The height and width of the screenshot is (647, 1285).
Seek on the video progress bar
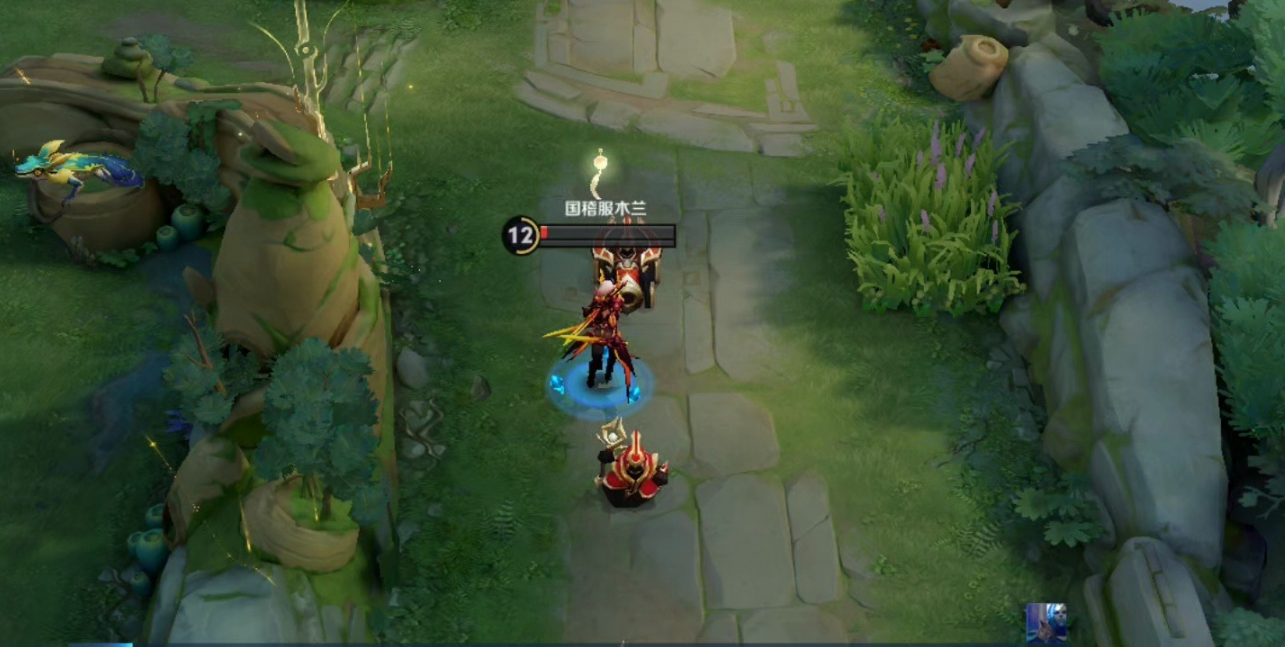(640, 644)
